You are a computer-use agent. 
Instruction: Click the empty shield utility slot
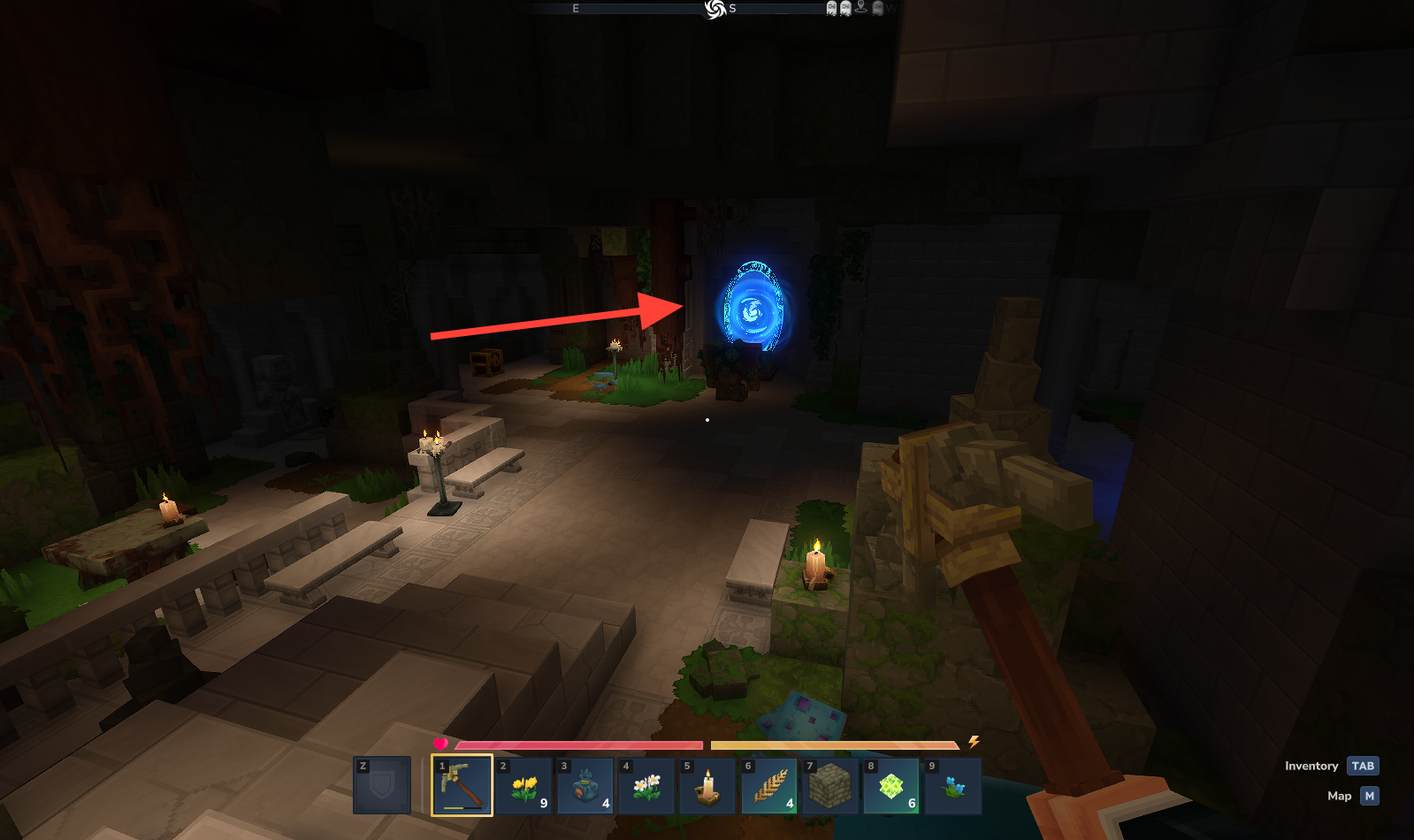click(382, 785)
